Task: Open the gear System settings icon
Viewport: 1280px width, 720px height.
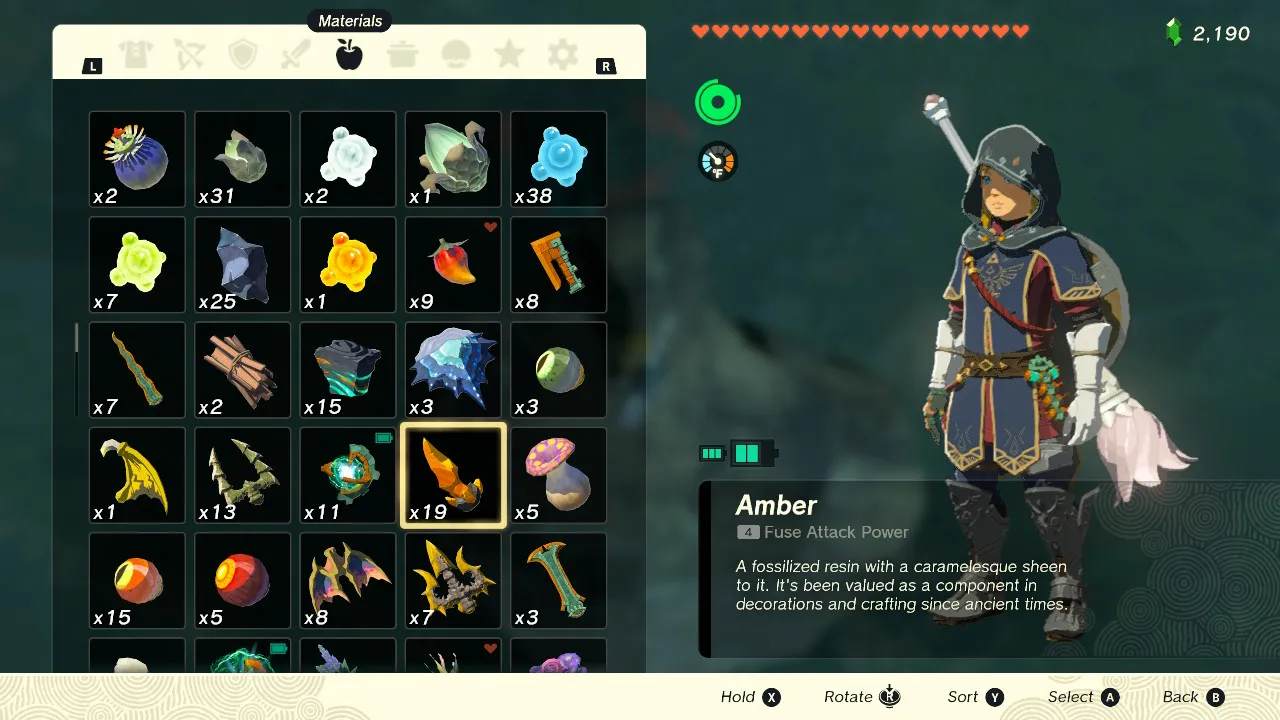Action: tap(562, 56)
